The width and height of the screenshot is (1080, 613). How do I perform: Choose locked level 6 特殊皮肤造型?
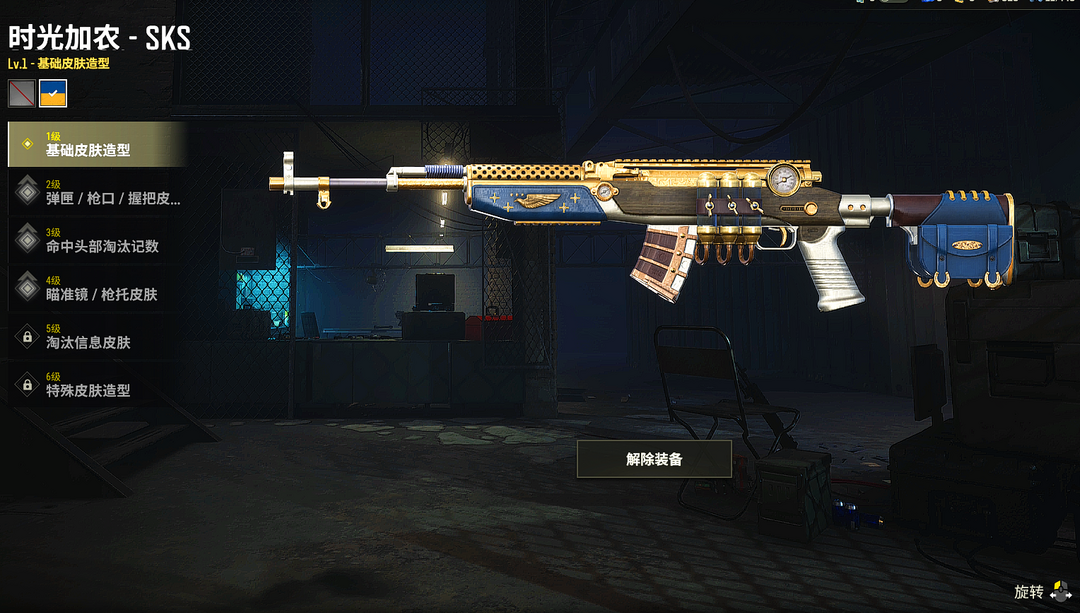coord(97,384)
